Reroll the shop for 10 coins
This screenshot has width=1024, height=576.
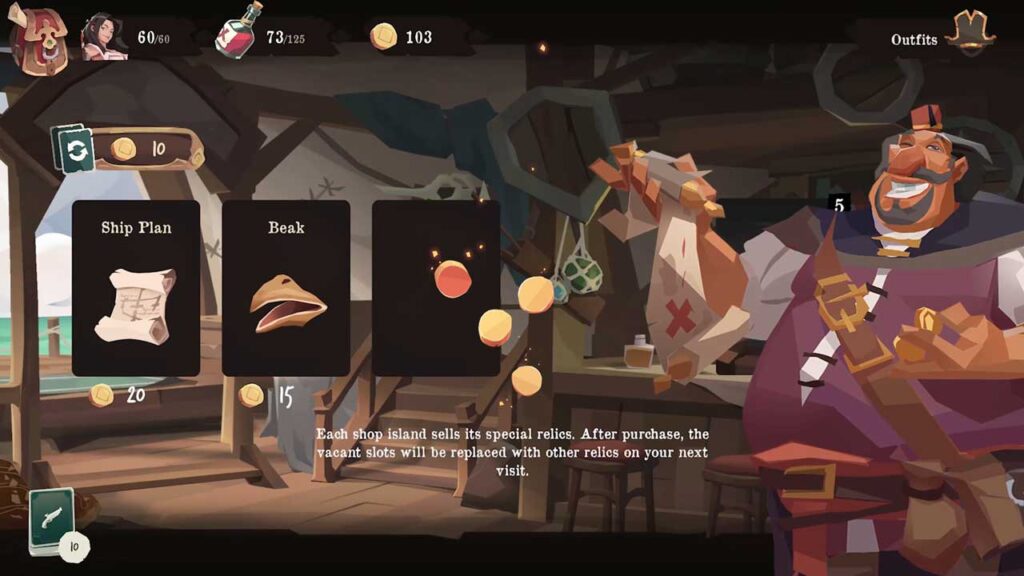click(76, 150)
